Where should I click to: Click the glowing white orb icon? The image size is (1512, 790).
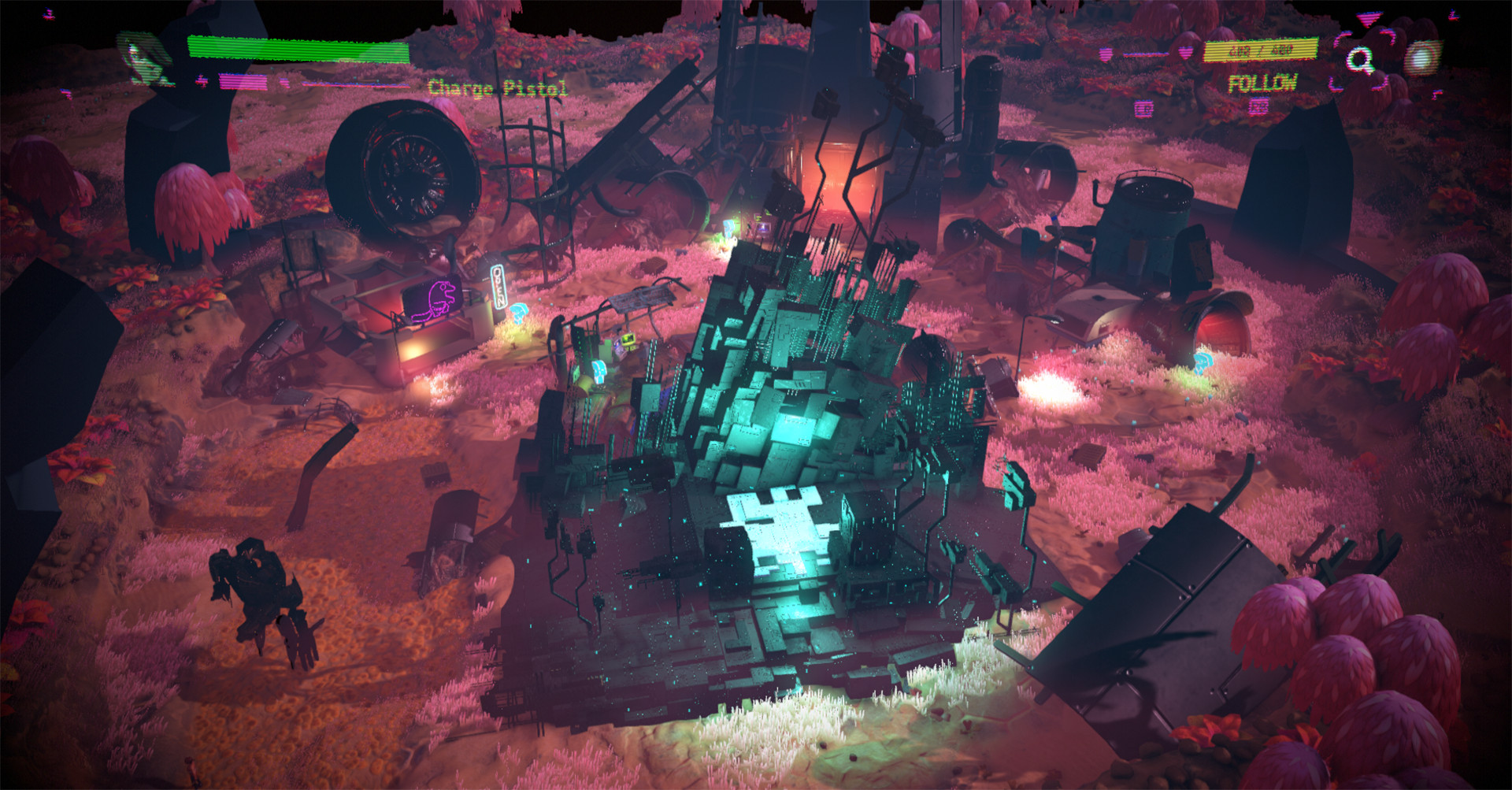(x=1421, y=57)
